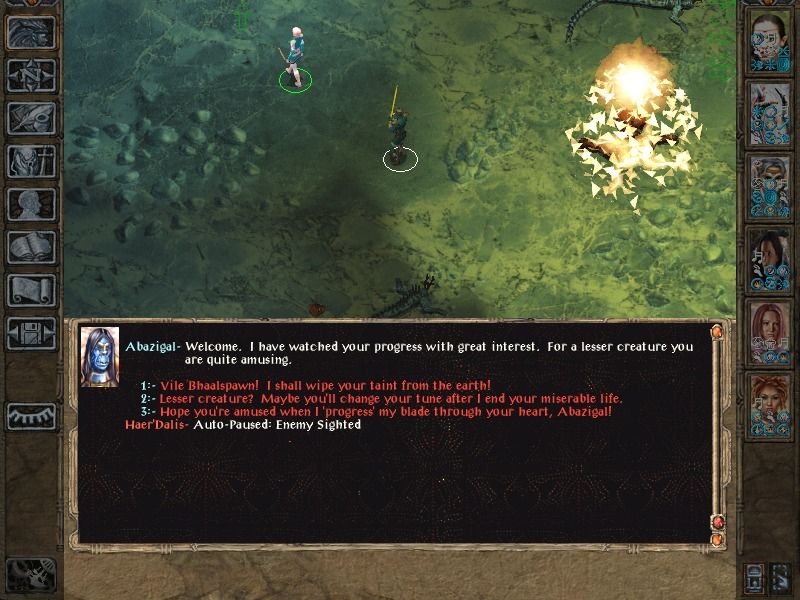This screenshot has width=800, height=600.
Task: Click the dialogue scroll-up orange gem
Action: point(716,331)
